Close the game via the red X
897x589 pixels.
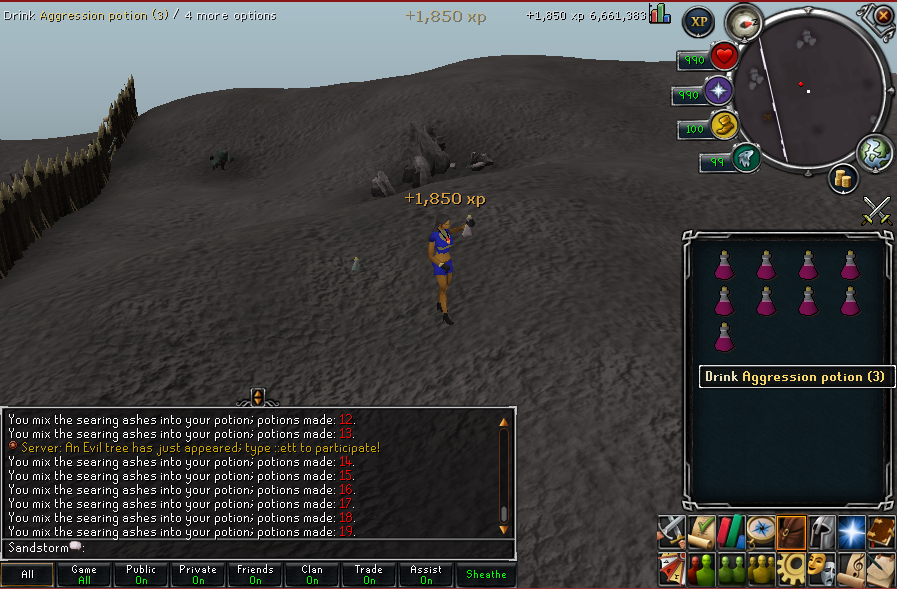click(x=883, y=16)
